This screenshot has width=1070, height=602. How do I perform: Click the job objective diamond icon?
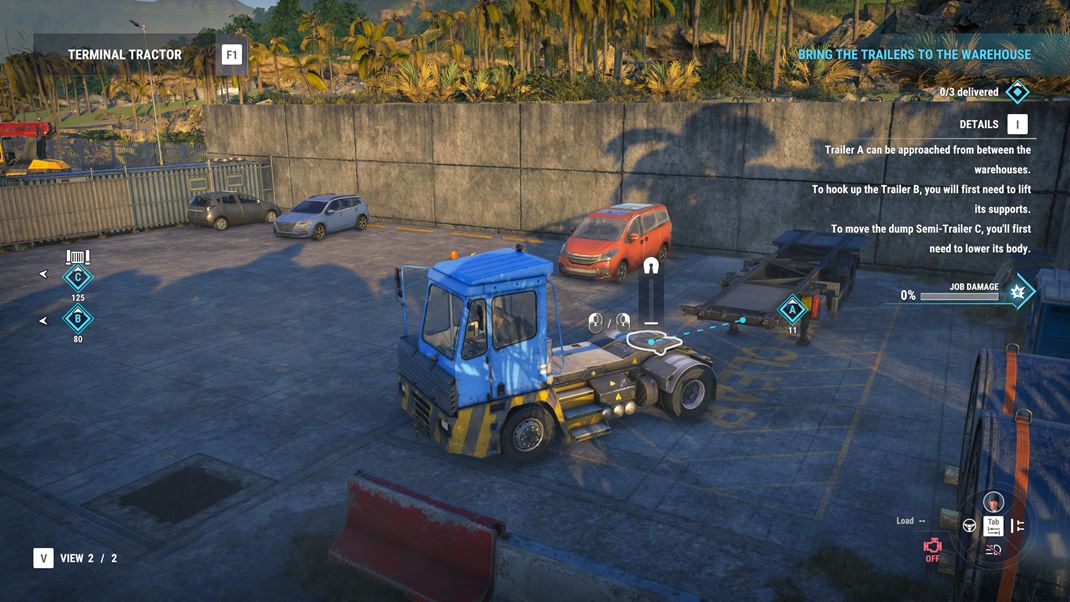[1017, 92]
